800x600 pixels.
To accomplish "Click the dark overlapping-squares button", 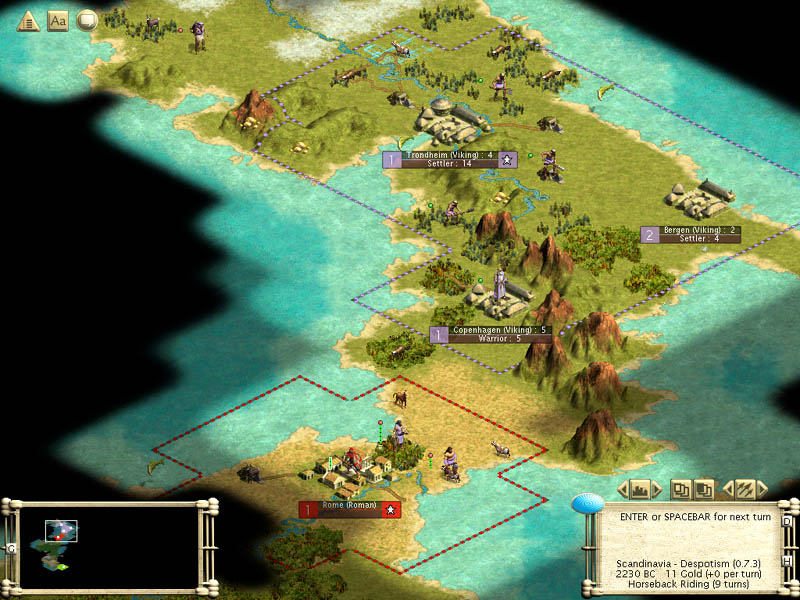I will 704,489.
